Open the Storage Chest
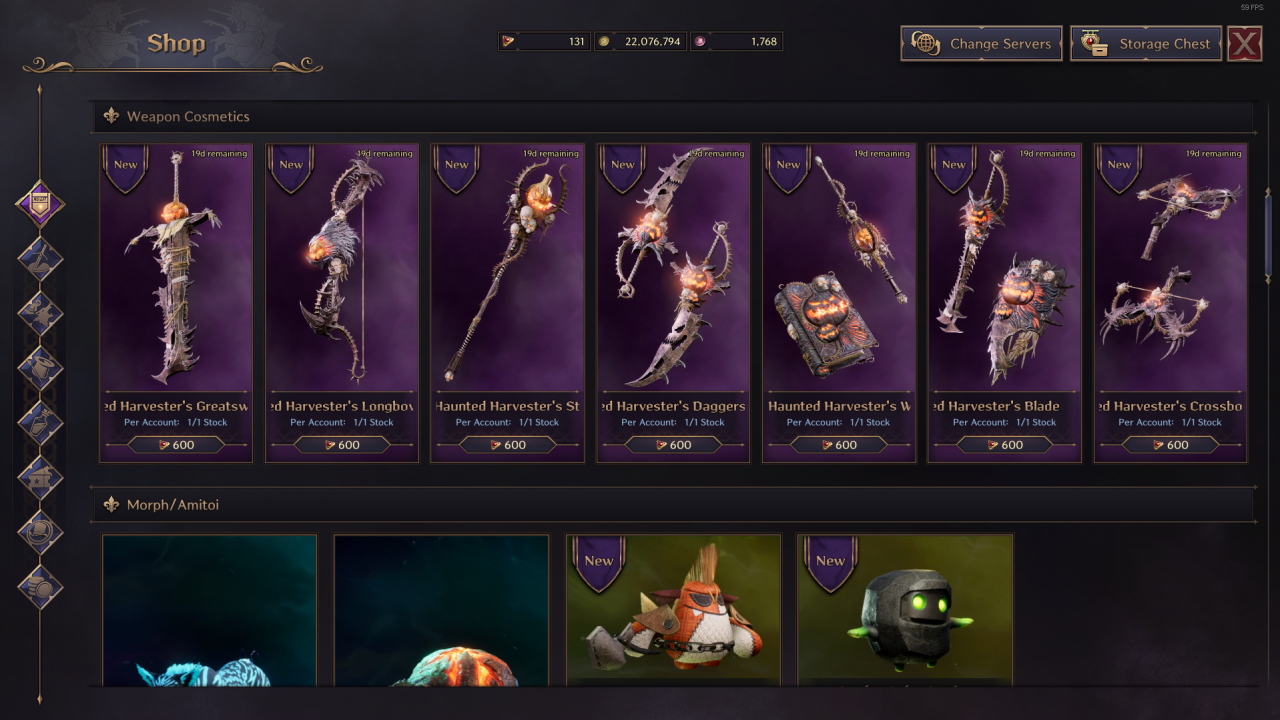The image size is (1280, 720). [x=1145, y=44]
